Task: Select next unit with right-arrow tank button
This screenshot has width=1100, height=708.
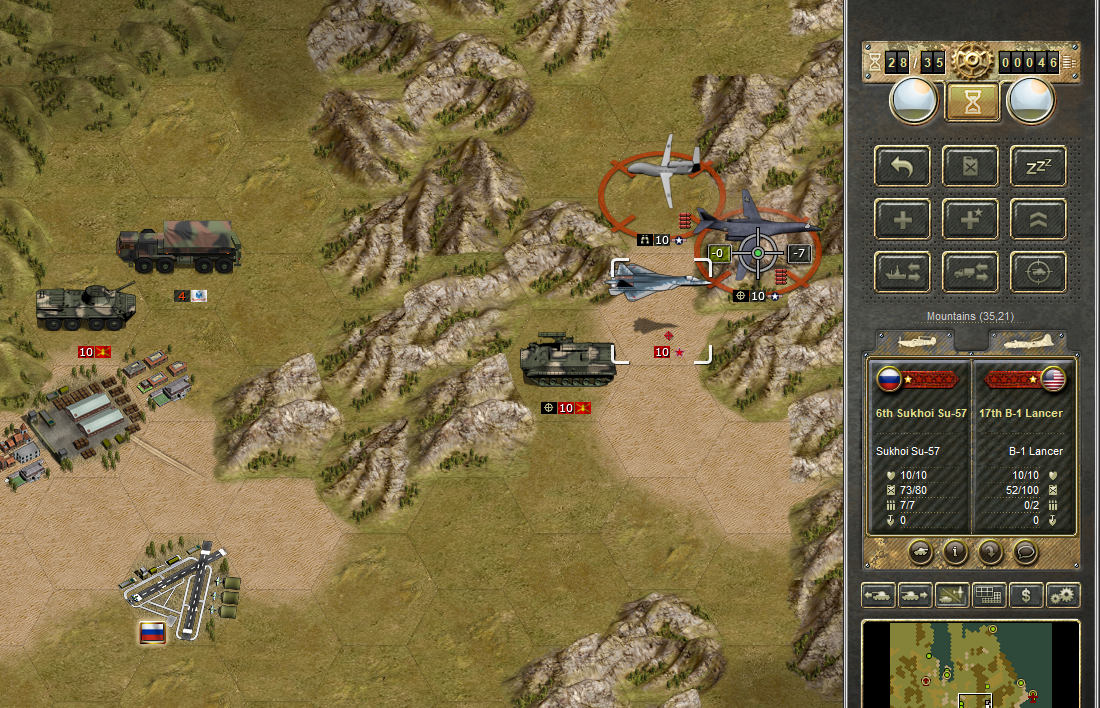Action: coord(914,595)
